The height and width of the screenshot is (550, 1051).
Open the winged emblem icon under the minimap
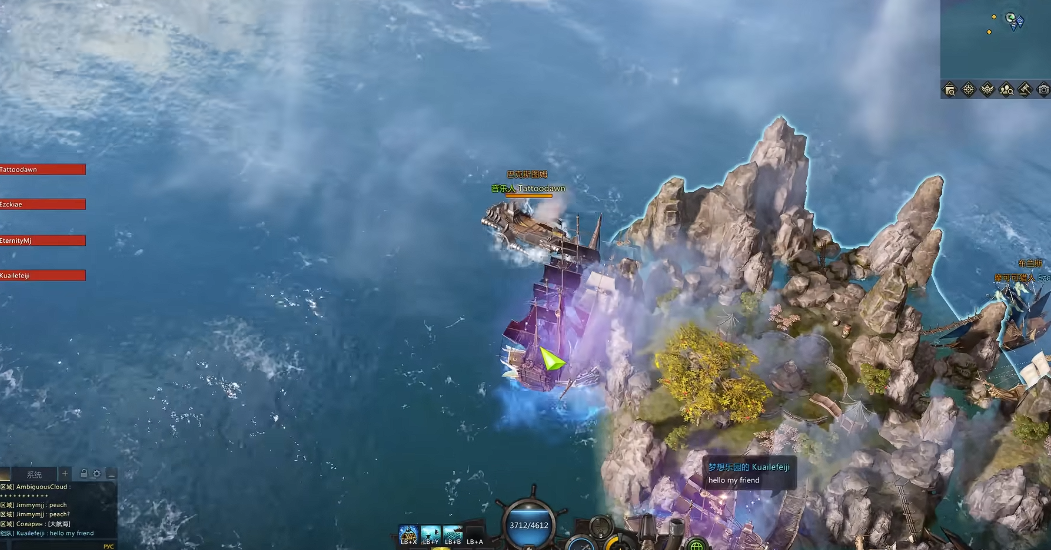point(987,90)
